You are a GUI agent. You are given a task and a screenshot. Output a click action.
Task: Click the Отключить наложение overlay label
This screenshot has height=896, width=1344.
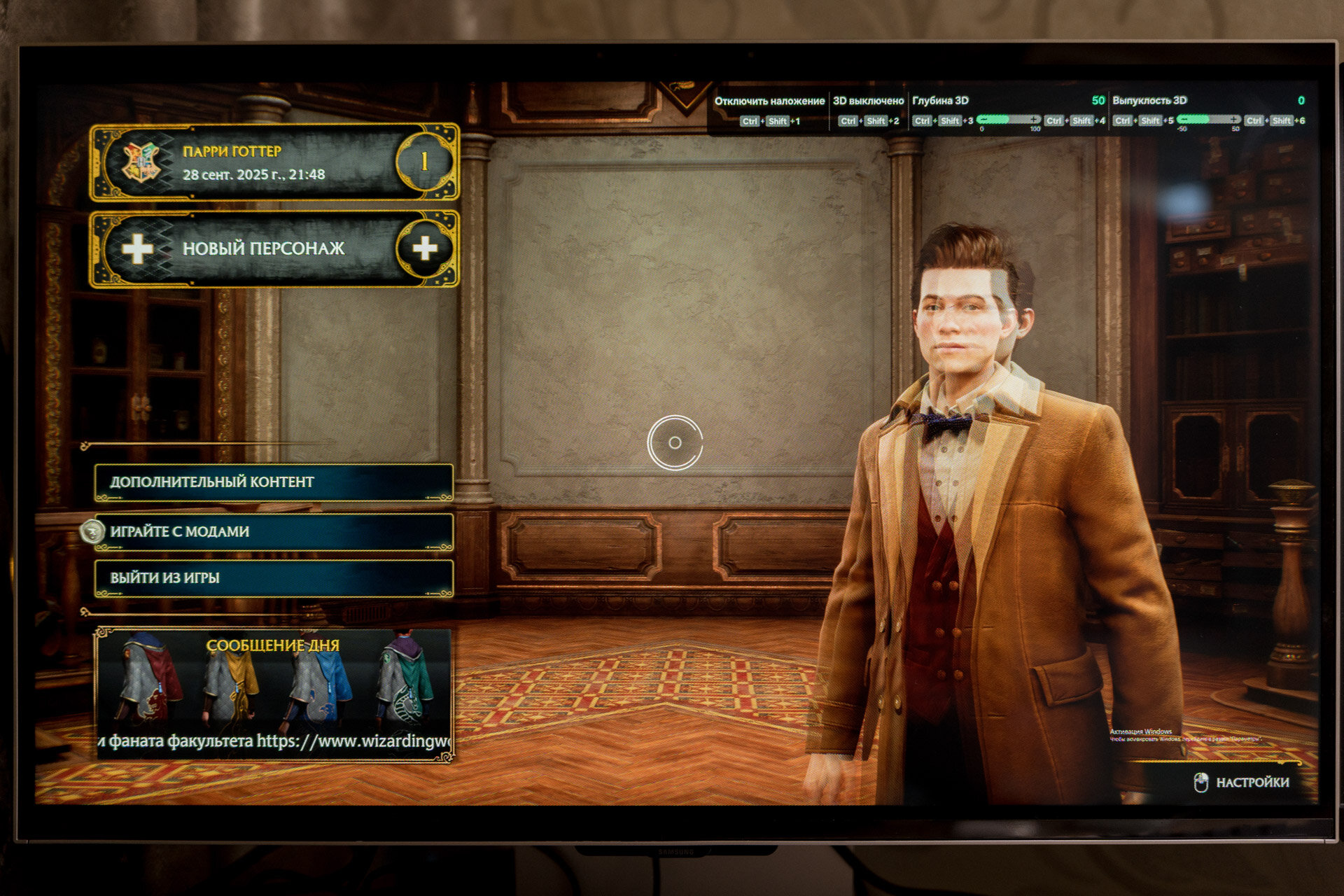tap(769, 101)
